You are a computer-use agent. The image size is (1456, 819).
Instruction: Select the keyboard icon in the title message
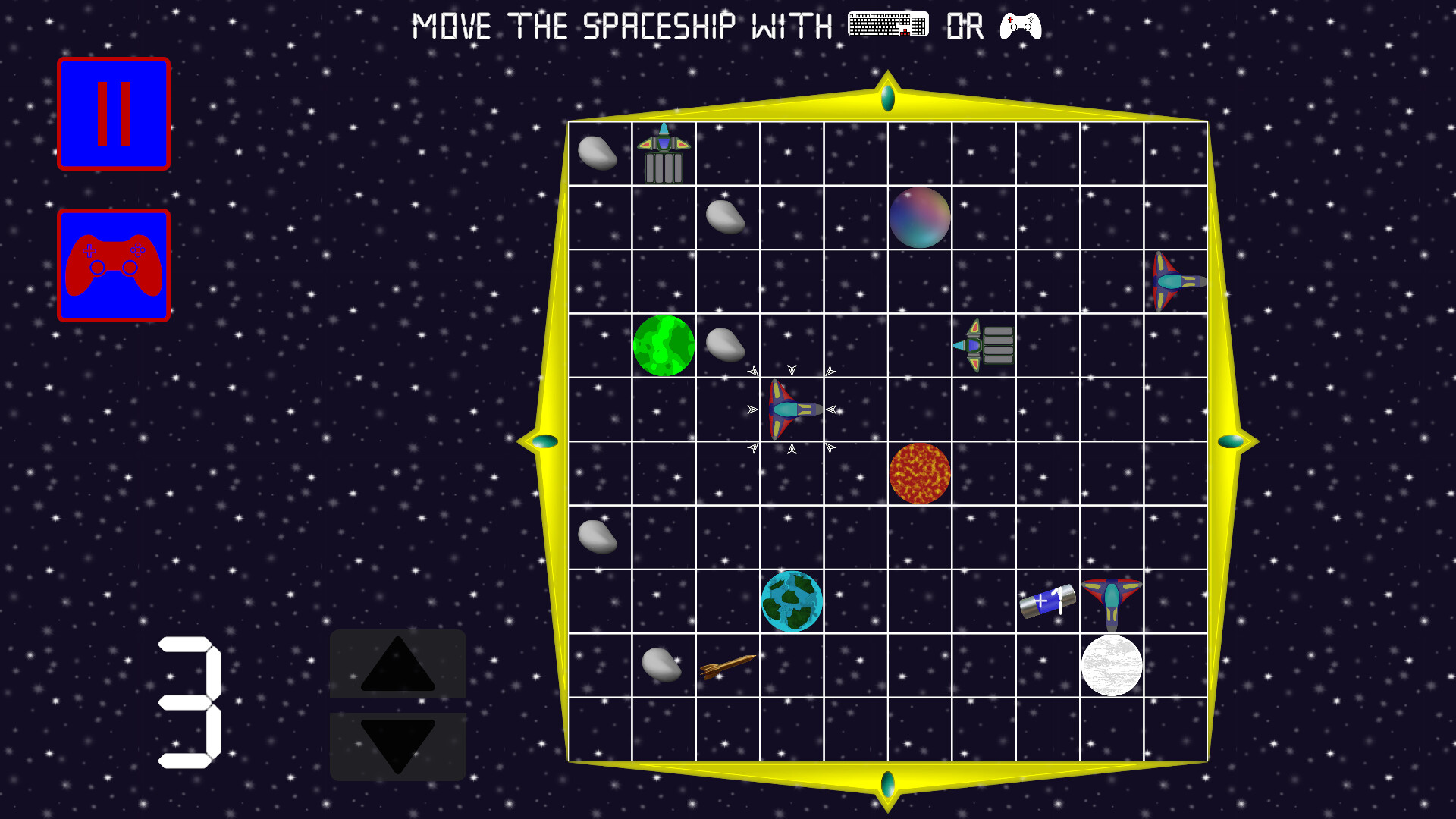[x=887, y=25]
